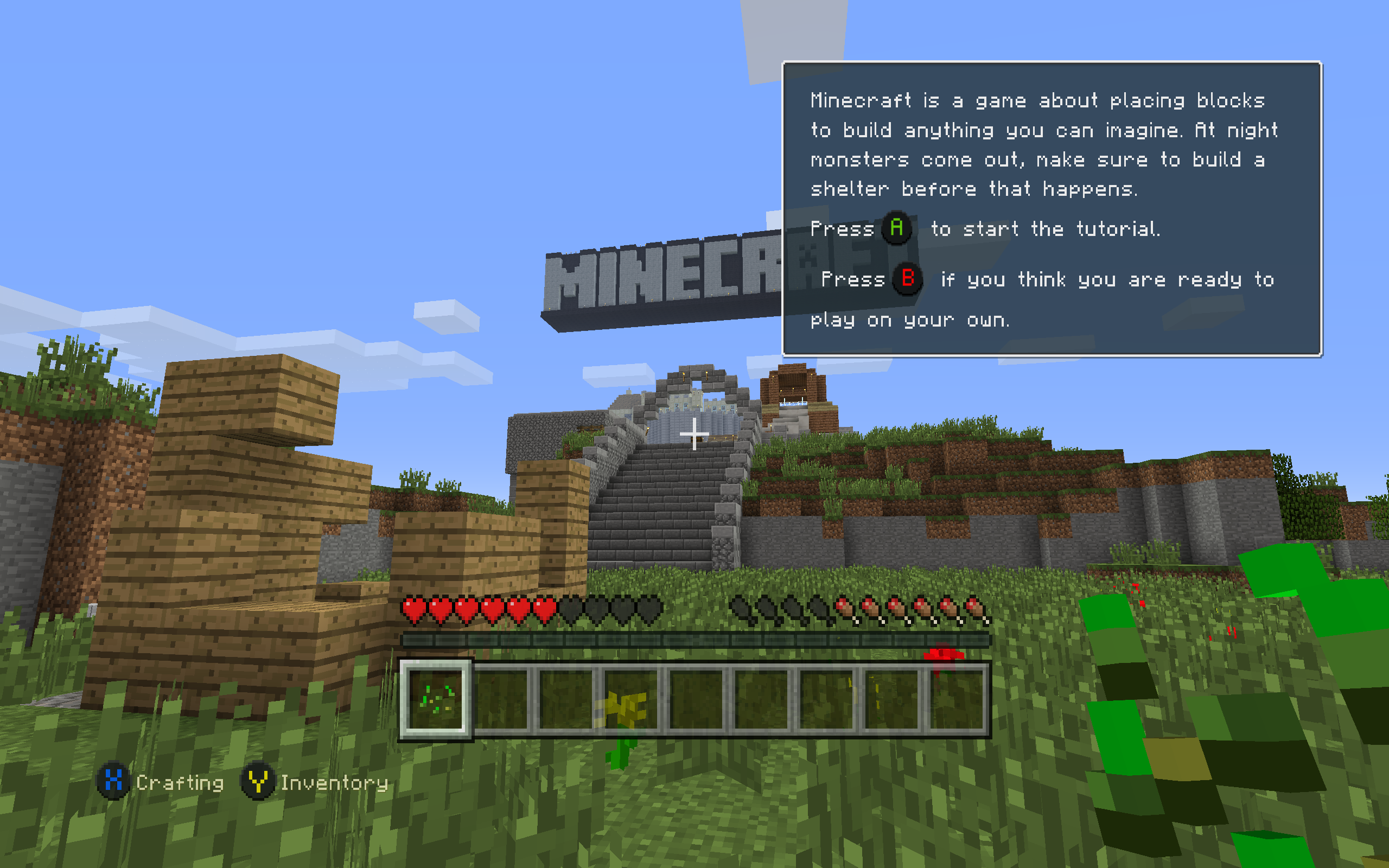
Task: Open the Inventory menu via its label
Action: 335,783
